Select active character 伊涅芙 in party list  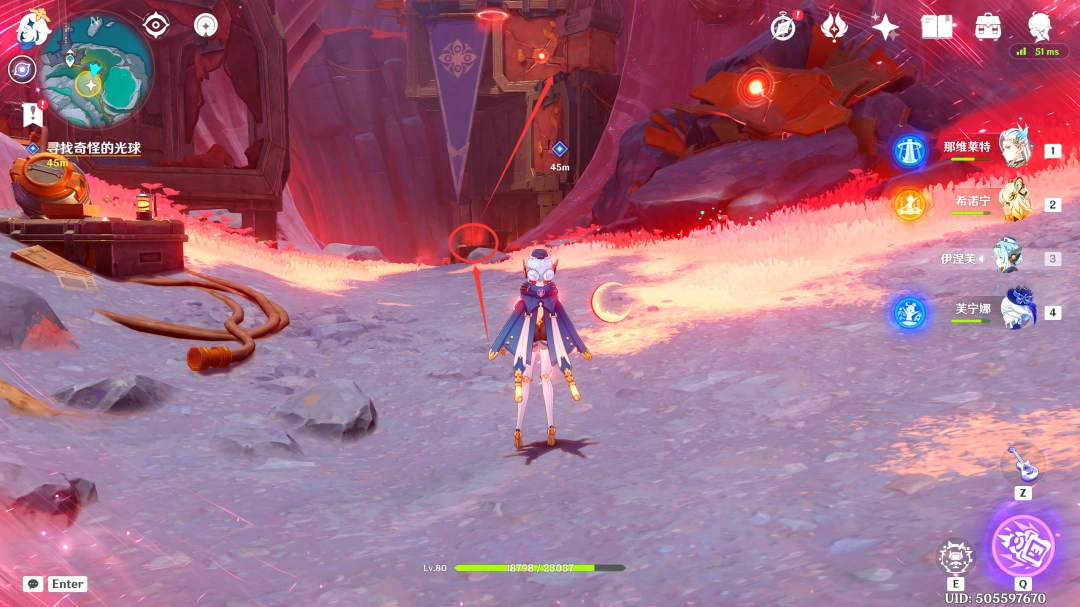point(1007,258)
